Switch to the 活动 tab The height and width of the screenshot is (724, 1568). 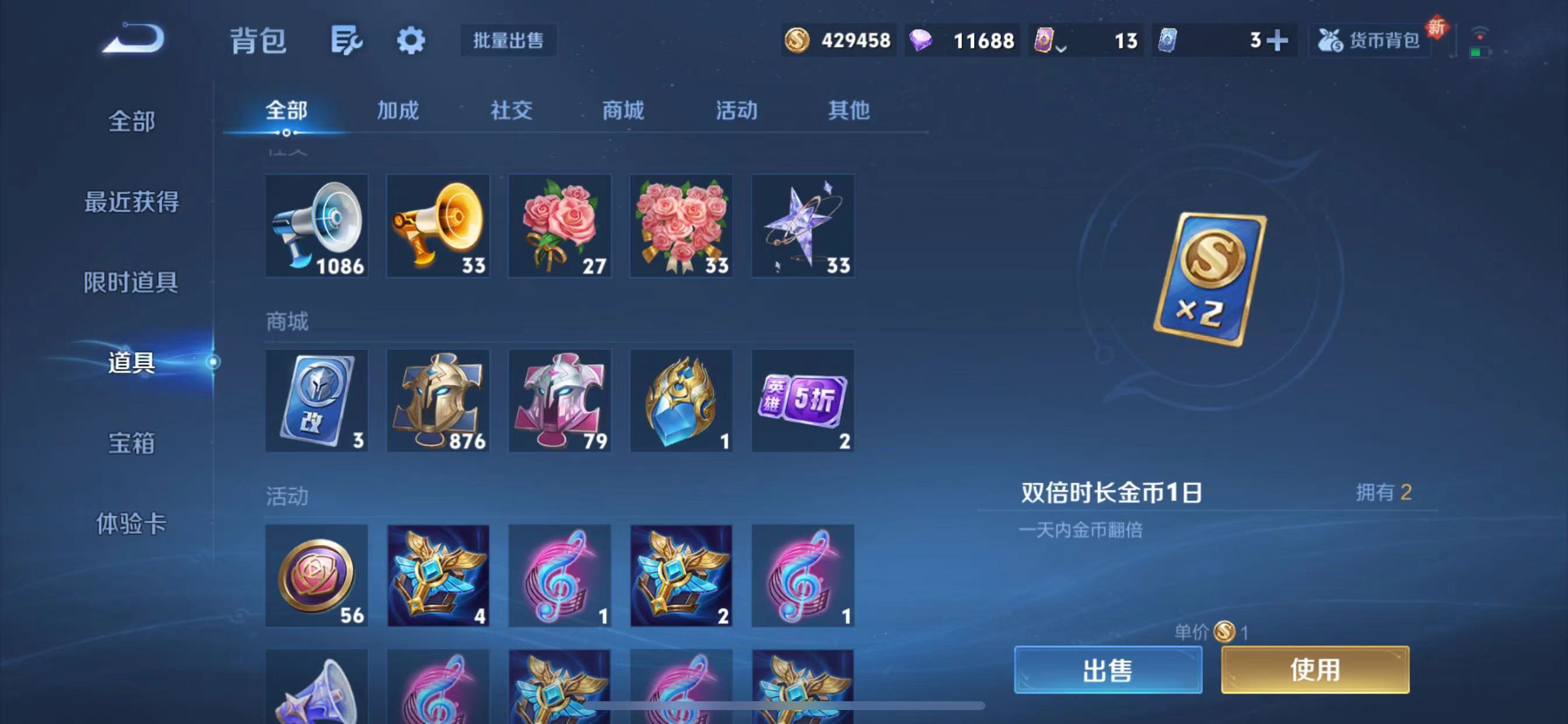coord(734,111)
